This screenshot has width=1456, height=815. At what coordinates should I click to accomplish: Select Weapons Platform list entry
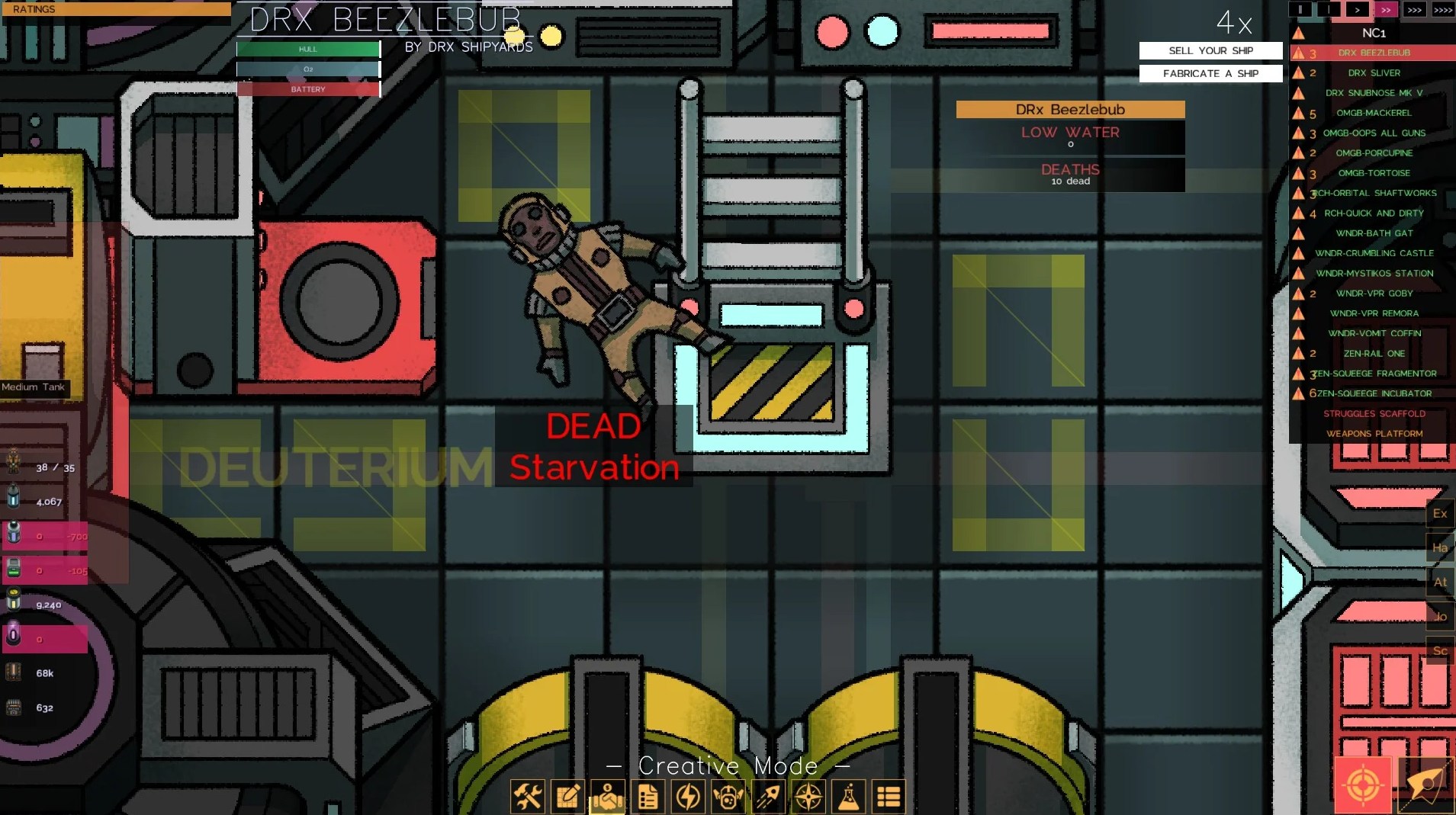click(x=1374, y=434)
